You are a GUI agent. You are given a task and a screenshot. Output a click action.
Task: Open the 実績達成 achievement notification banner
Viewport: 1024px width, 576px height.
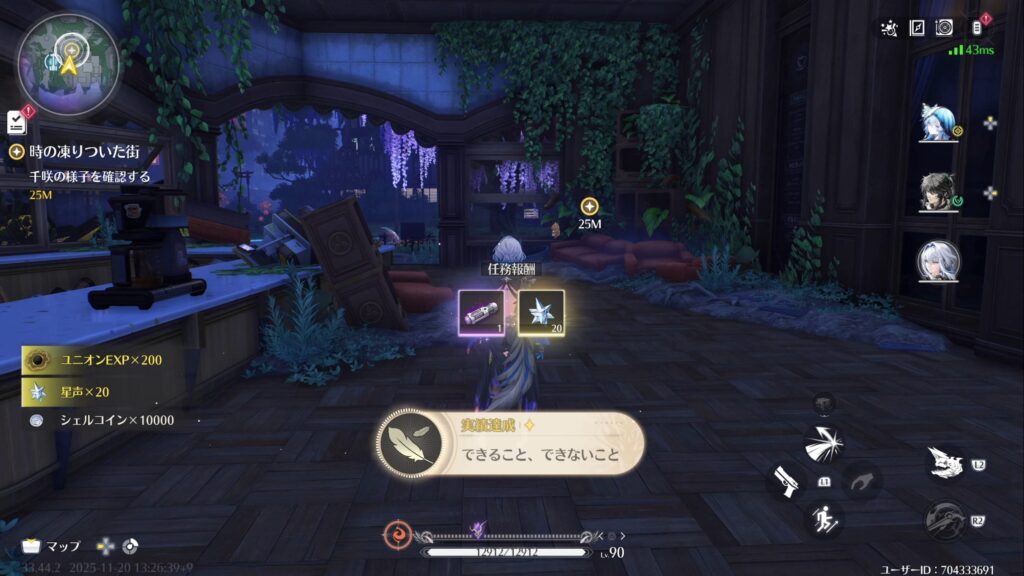pos(510,445)
